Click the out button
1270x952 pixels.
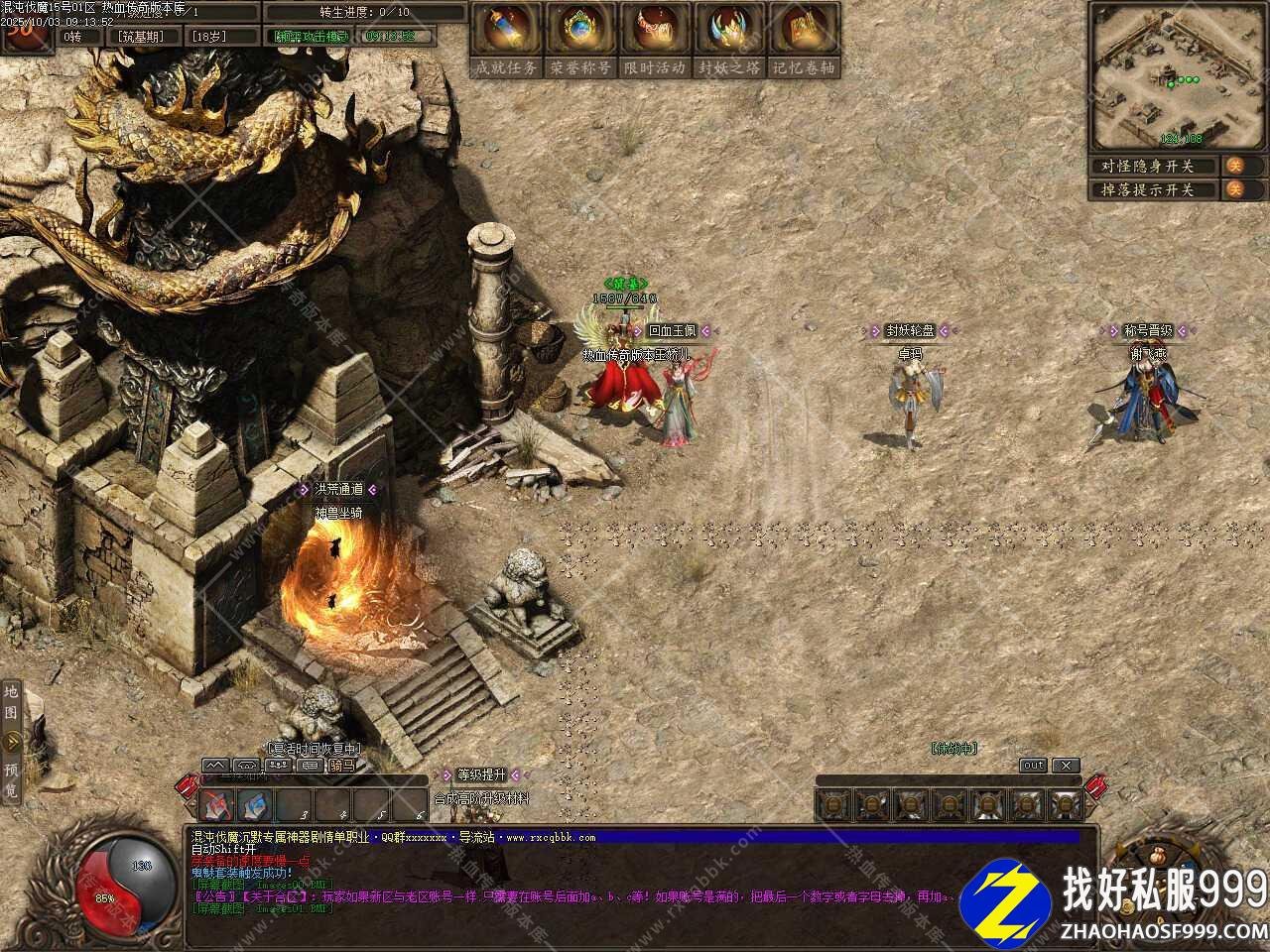pyautogui.click(x=1033, y=766)
